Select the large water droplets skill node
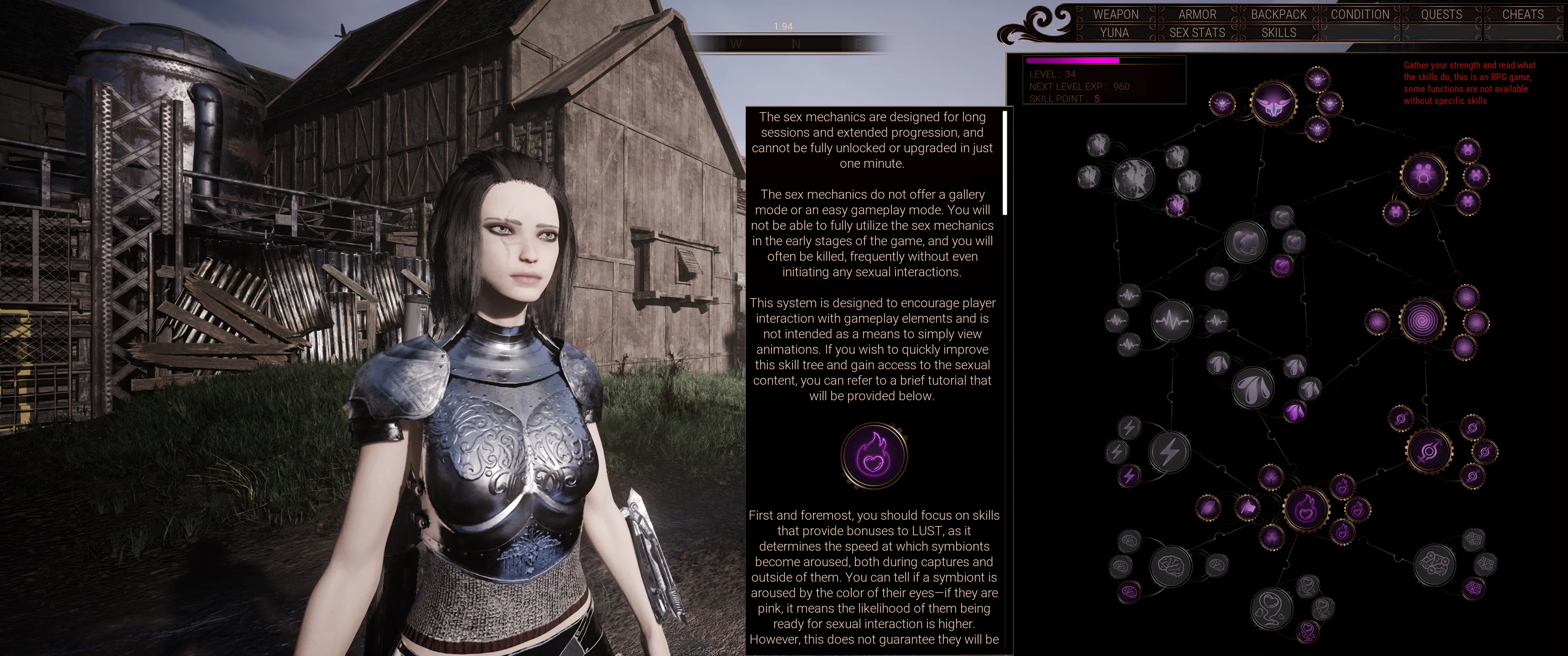 1252,387
